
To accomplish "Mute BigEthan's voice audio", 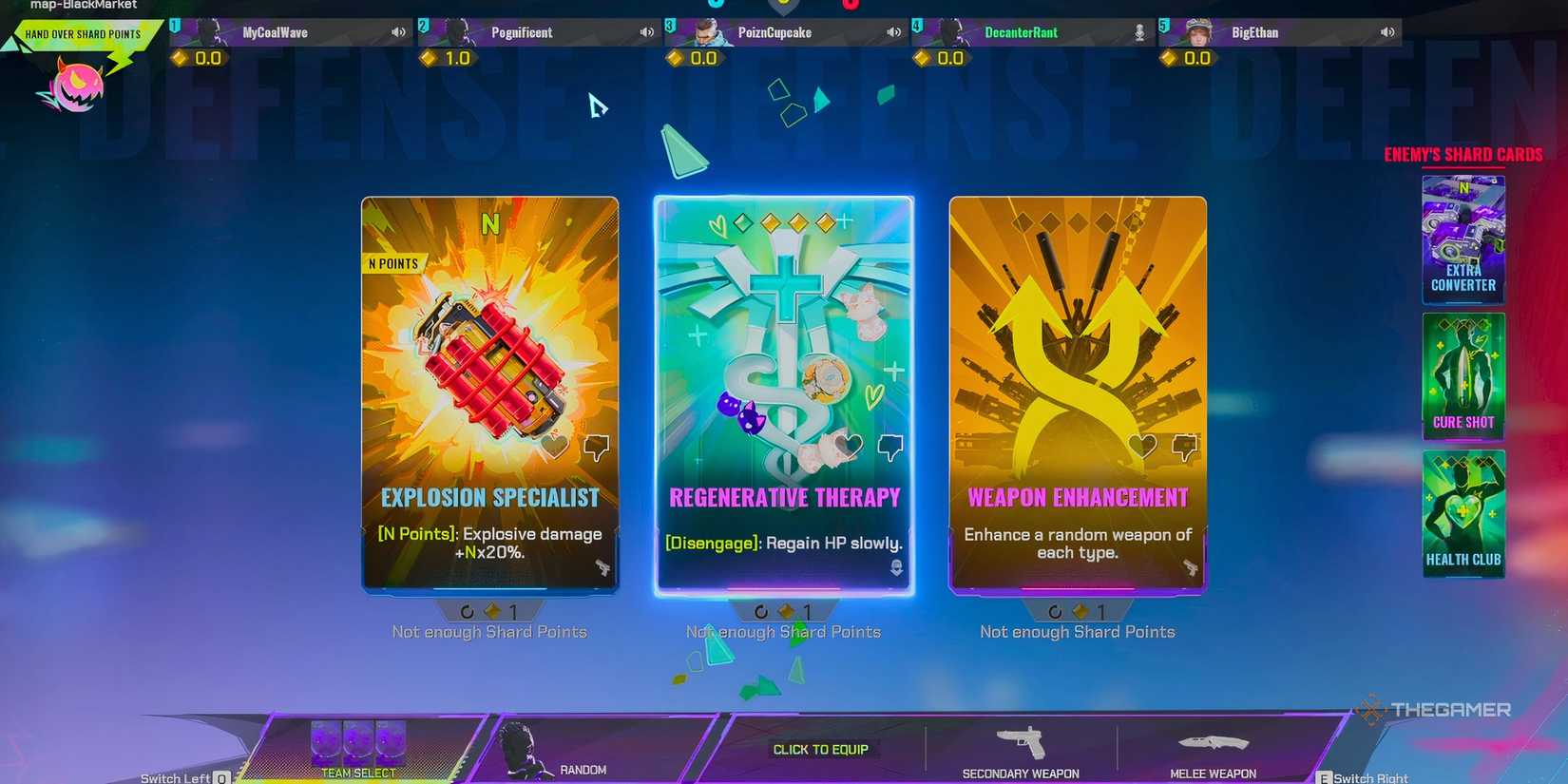I will (x=1386, y=31).
